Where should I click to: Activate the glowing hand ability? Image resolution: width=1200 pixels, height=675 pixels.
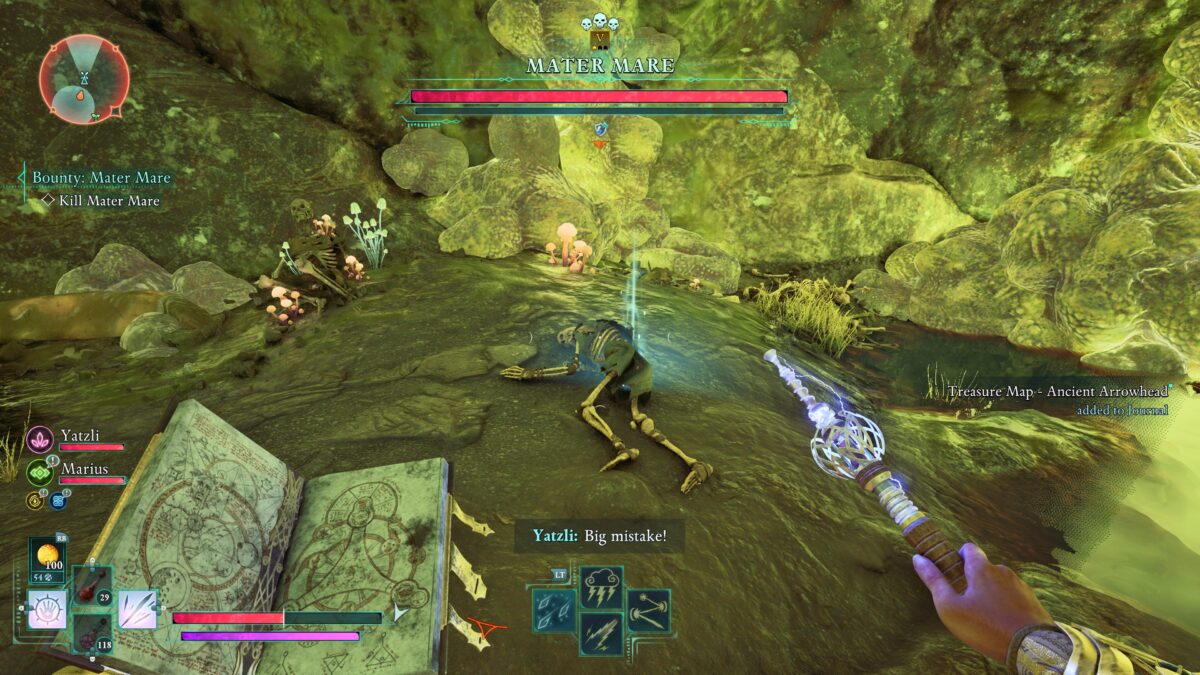[48, 609]
